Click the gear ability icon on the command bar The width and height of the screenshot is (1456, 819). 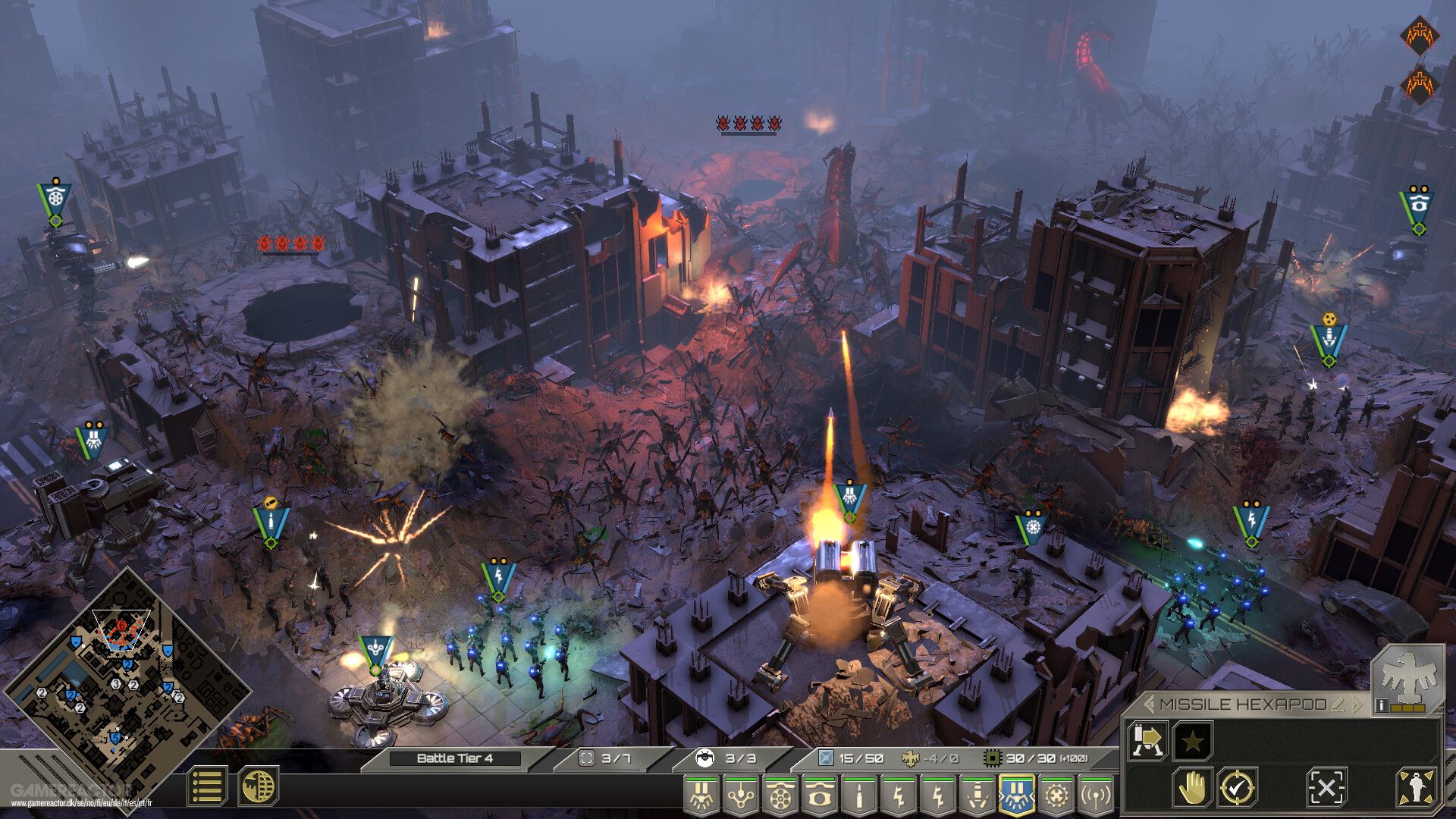click(x=1055, y=796)
